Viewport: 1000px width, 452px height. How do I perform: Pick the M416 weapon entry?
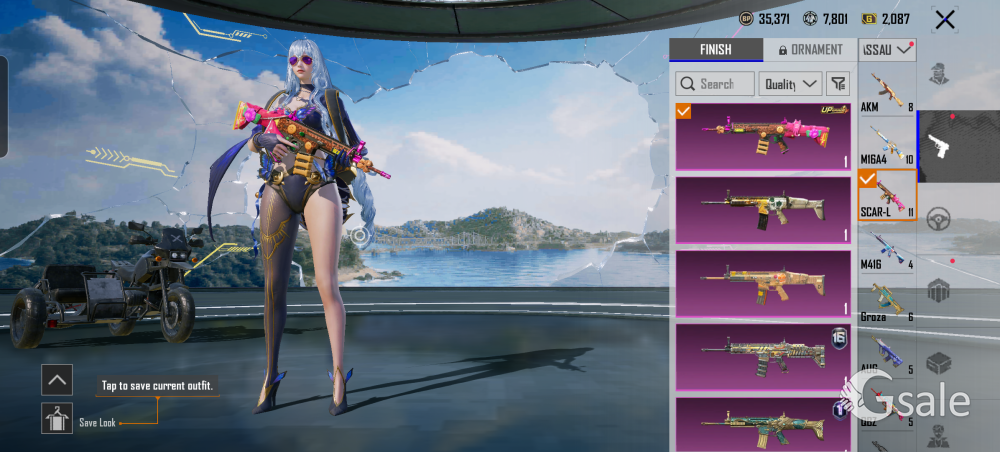(x=887, y=249)
